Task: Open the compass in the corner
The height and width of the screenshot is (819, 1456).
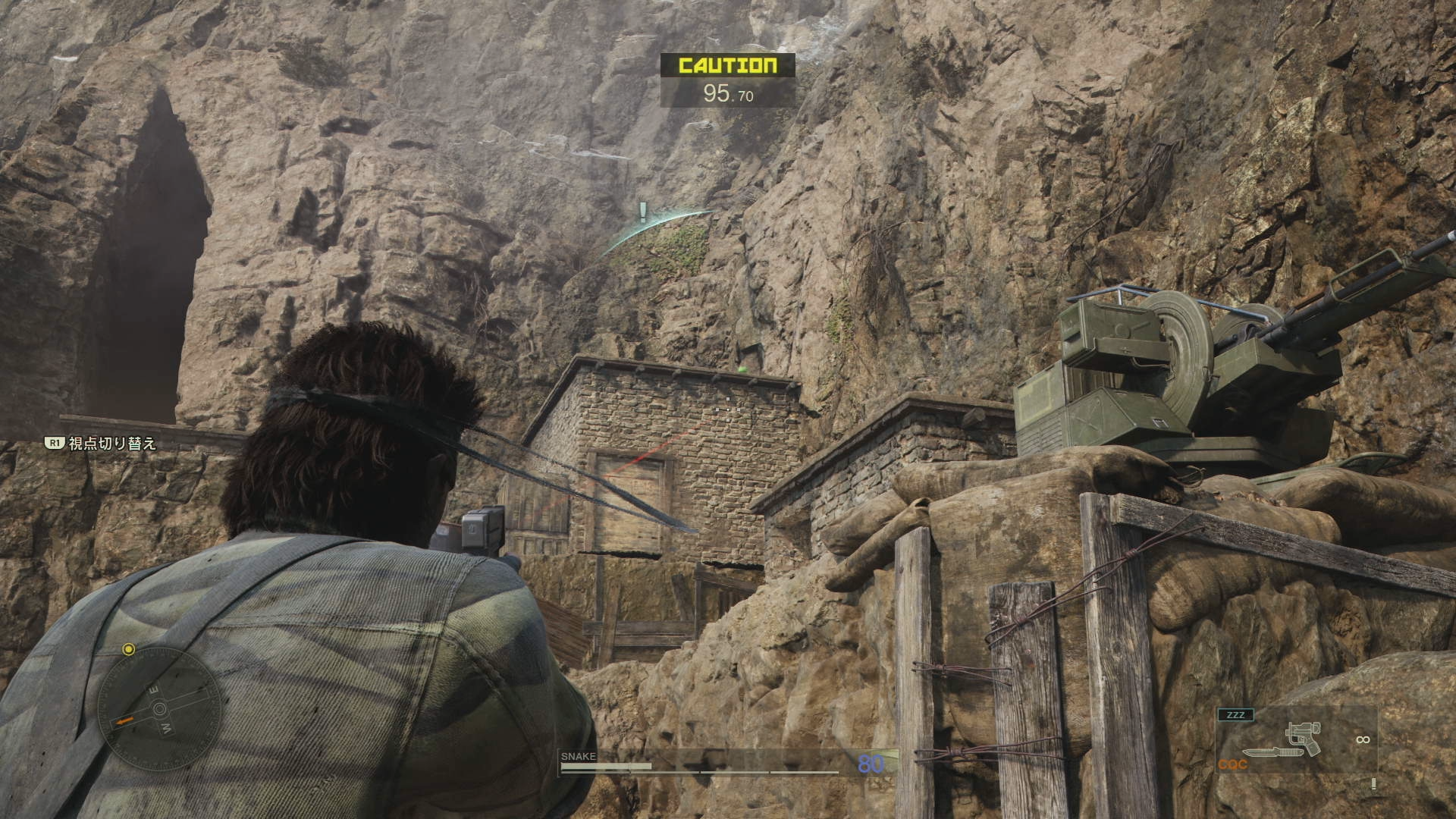Action: [x=160, y=709]
